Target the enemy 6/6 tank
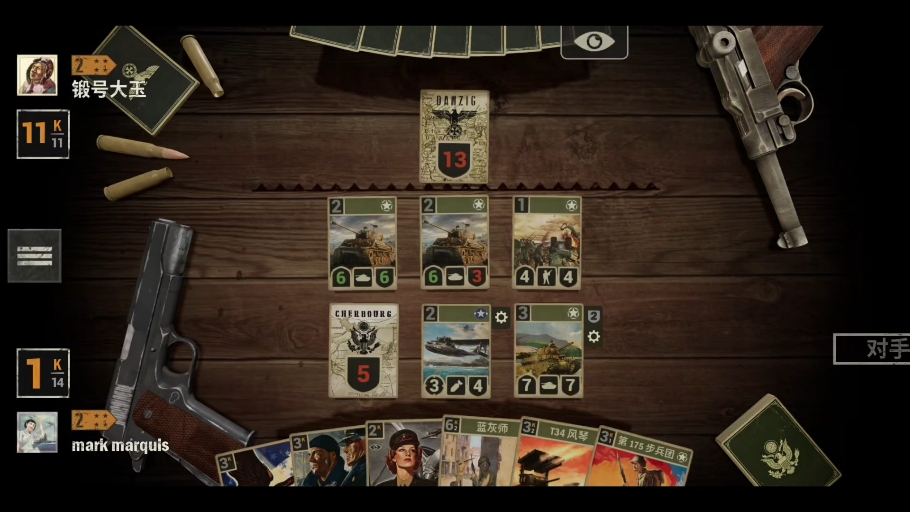The height and width of the screenshot is (512, 910). click(363, 243)
